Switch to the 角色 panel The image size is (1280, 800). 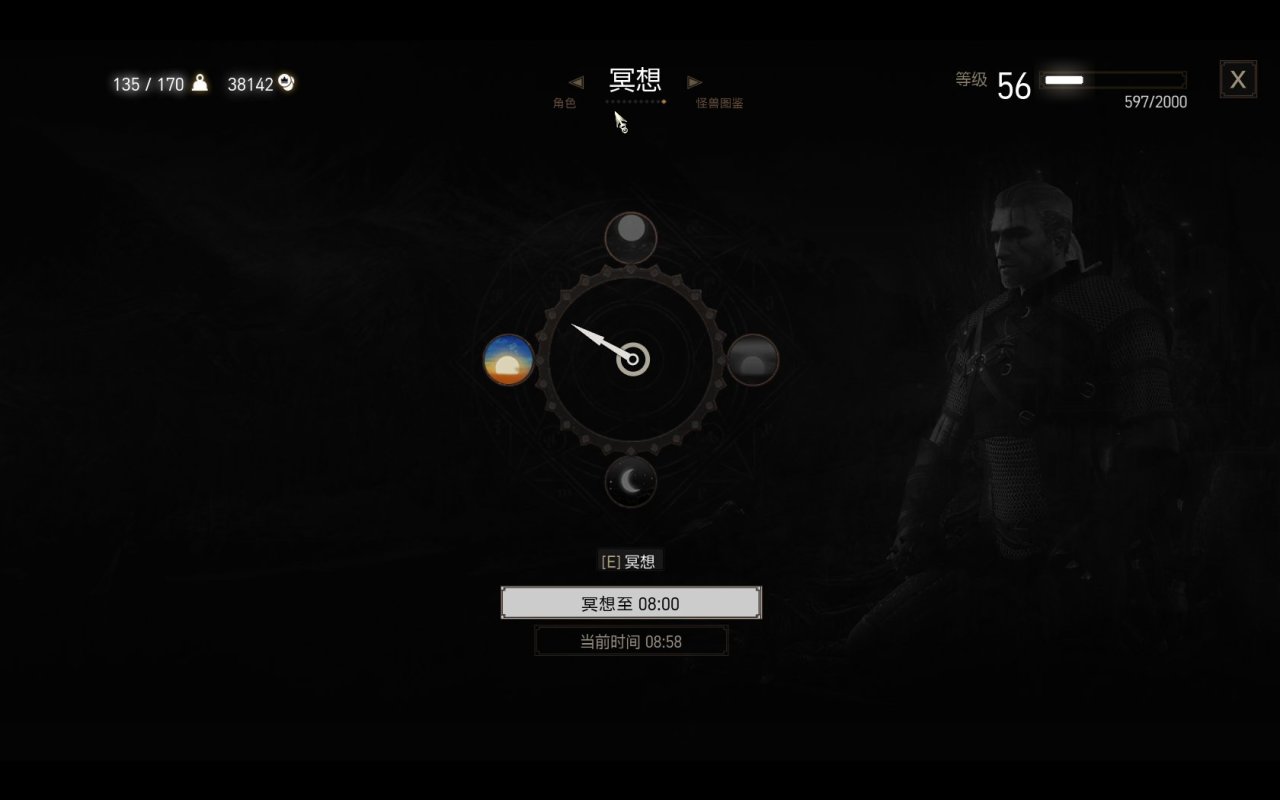564,102
